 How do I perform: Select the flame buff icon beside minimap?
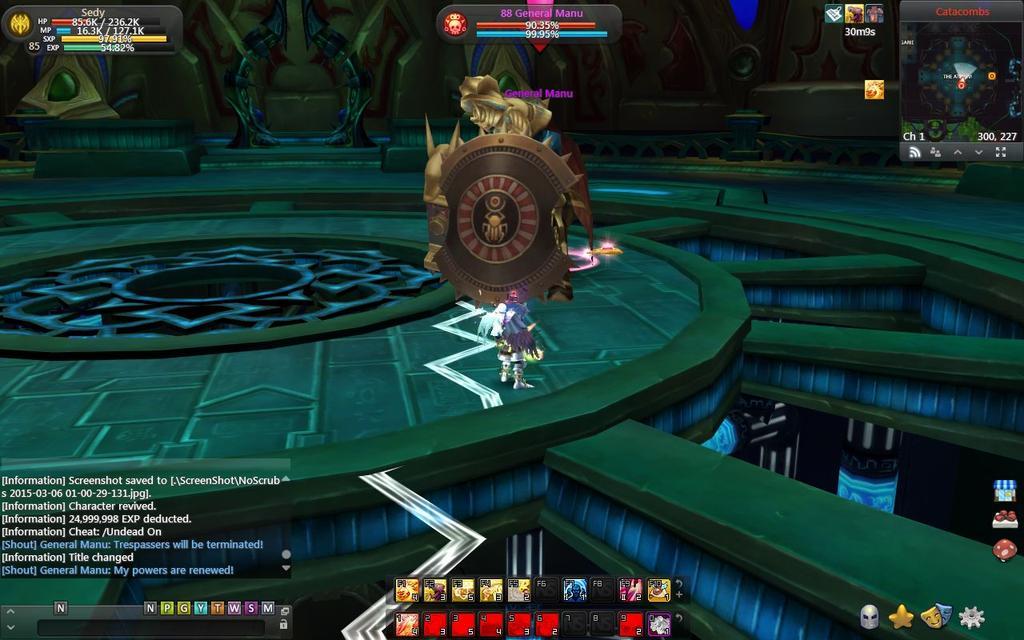click(874, 89)
